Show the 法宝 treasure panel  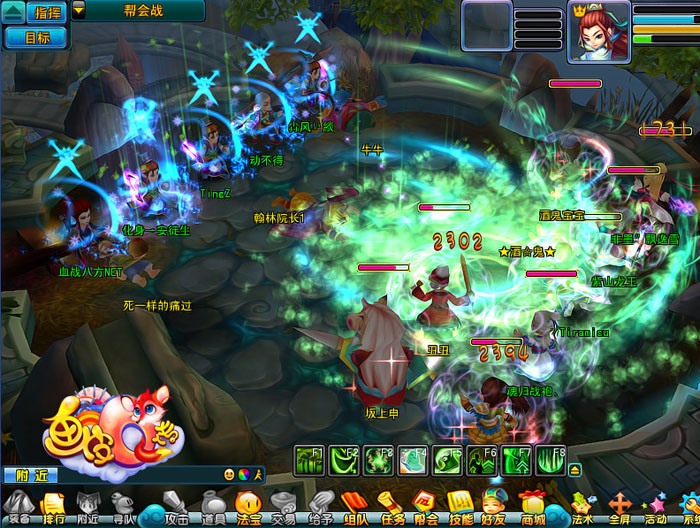click(247, 506)
